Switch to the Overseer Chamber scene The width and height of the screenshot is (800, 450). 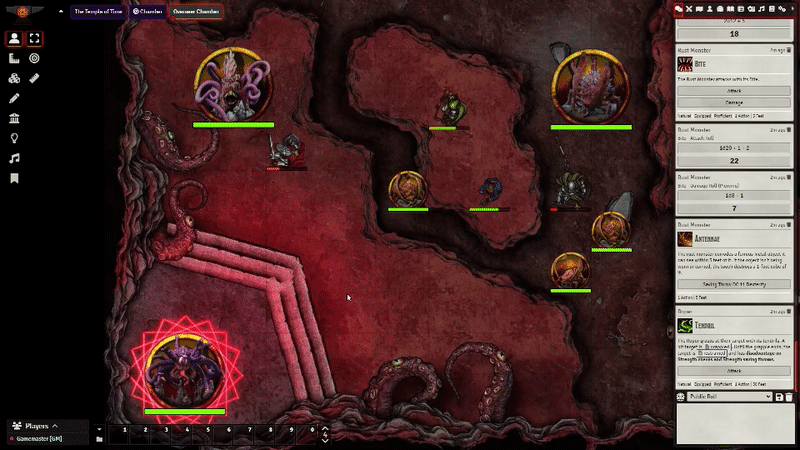[x=197, y=12]
